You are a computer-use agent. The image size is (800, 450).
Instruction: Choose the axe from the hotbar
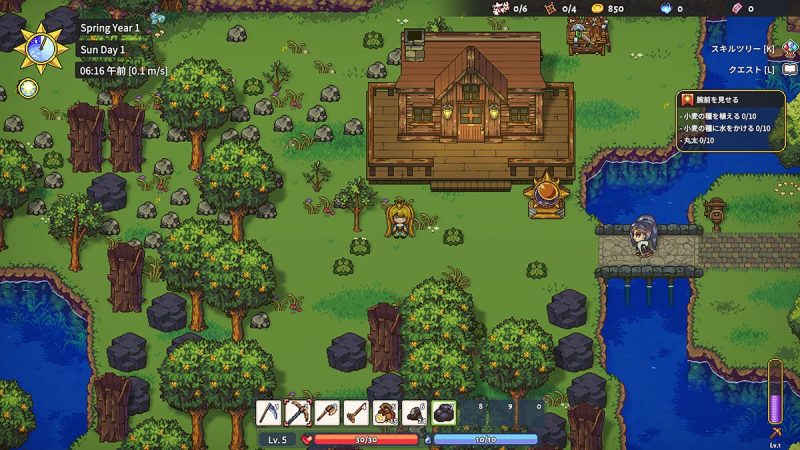327,412
